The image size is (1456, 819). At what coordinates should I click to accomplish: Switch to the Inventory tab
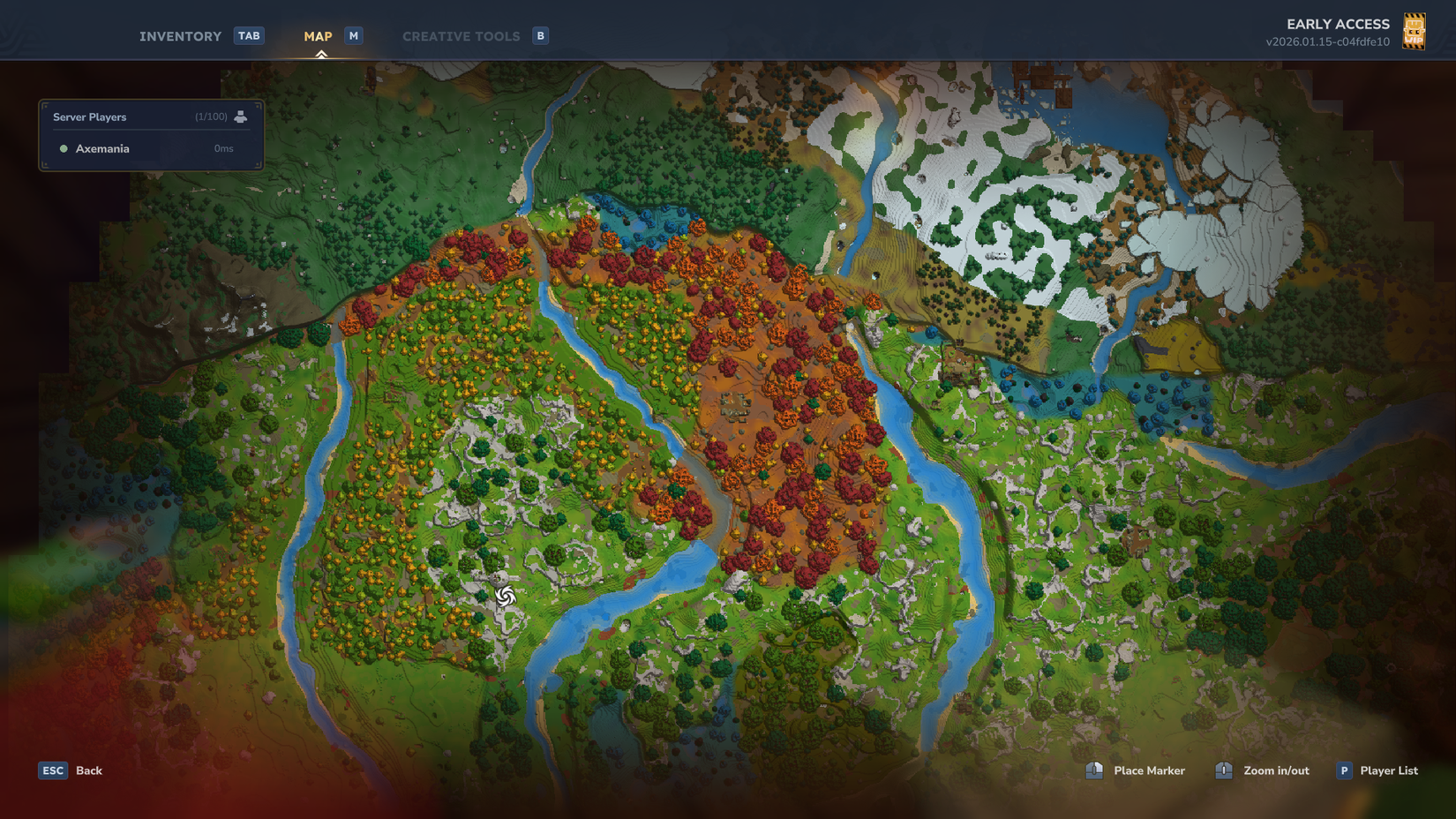[x=180, y=35]
